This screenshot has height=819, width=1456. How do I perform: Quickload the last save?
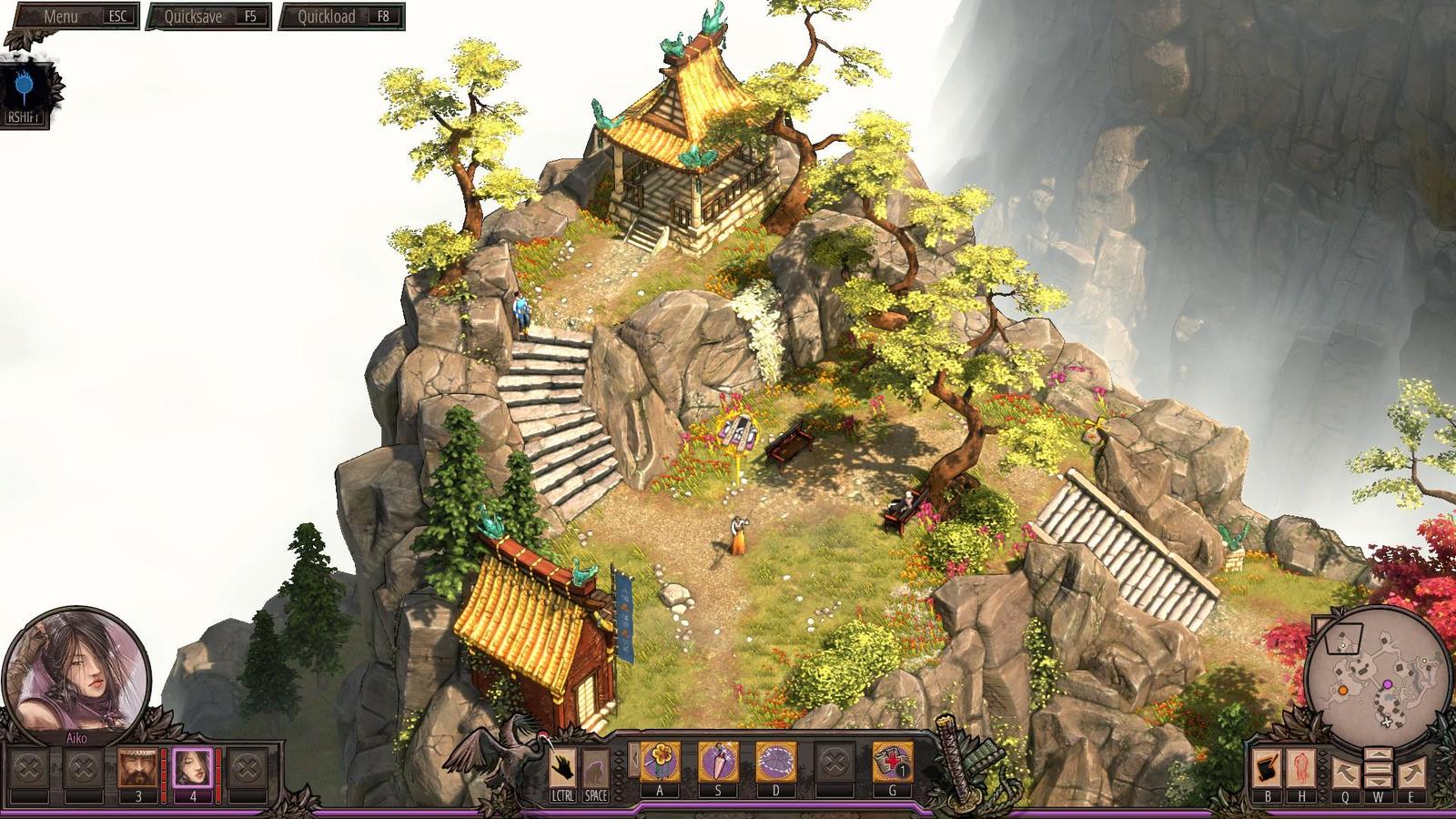(341, 16)
